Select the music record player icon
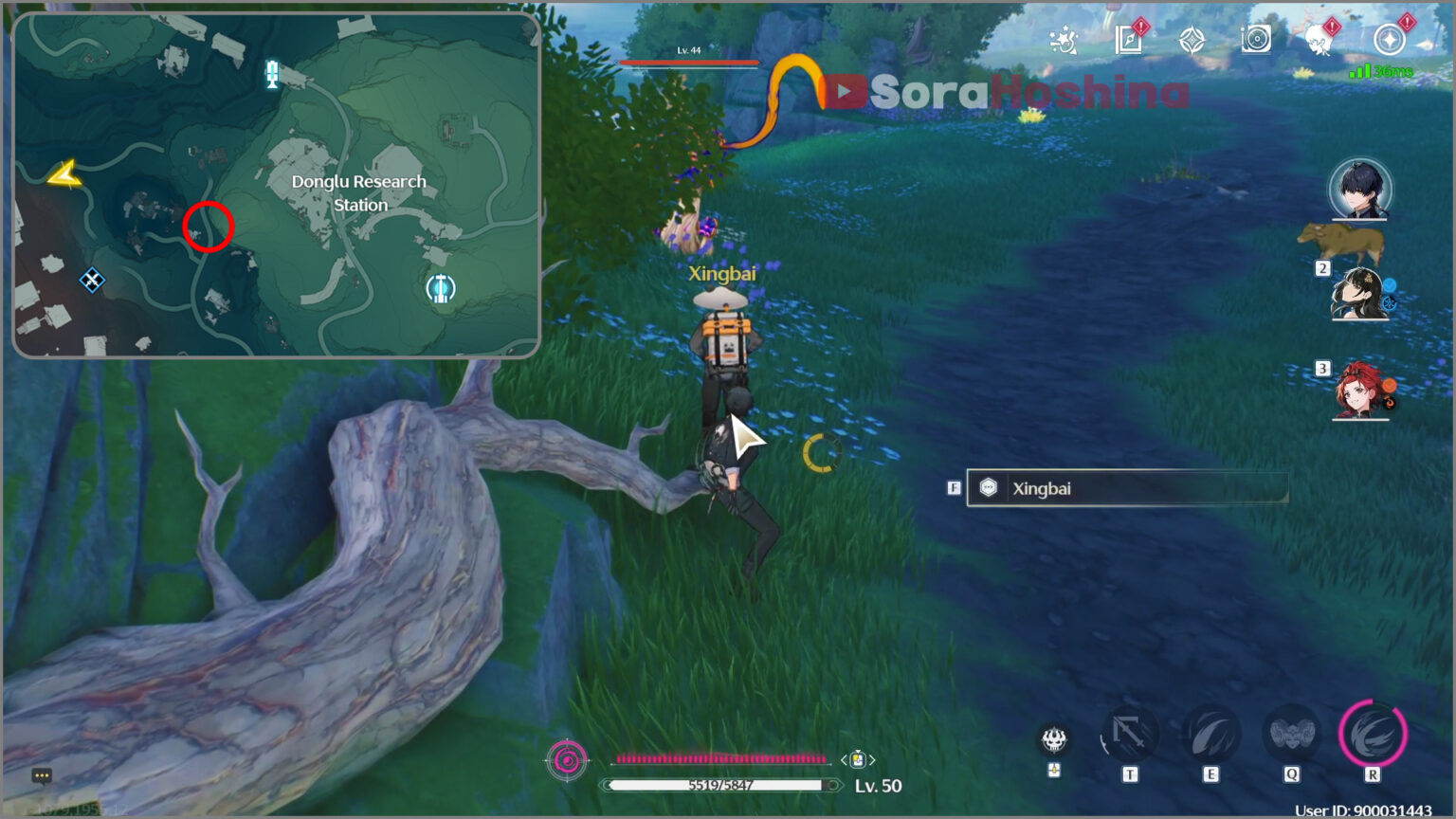1456x819 pixels. 1257,39
